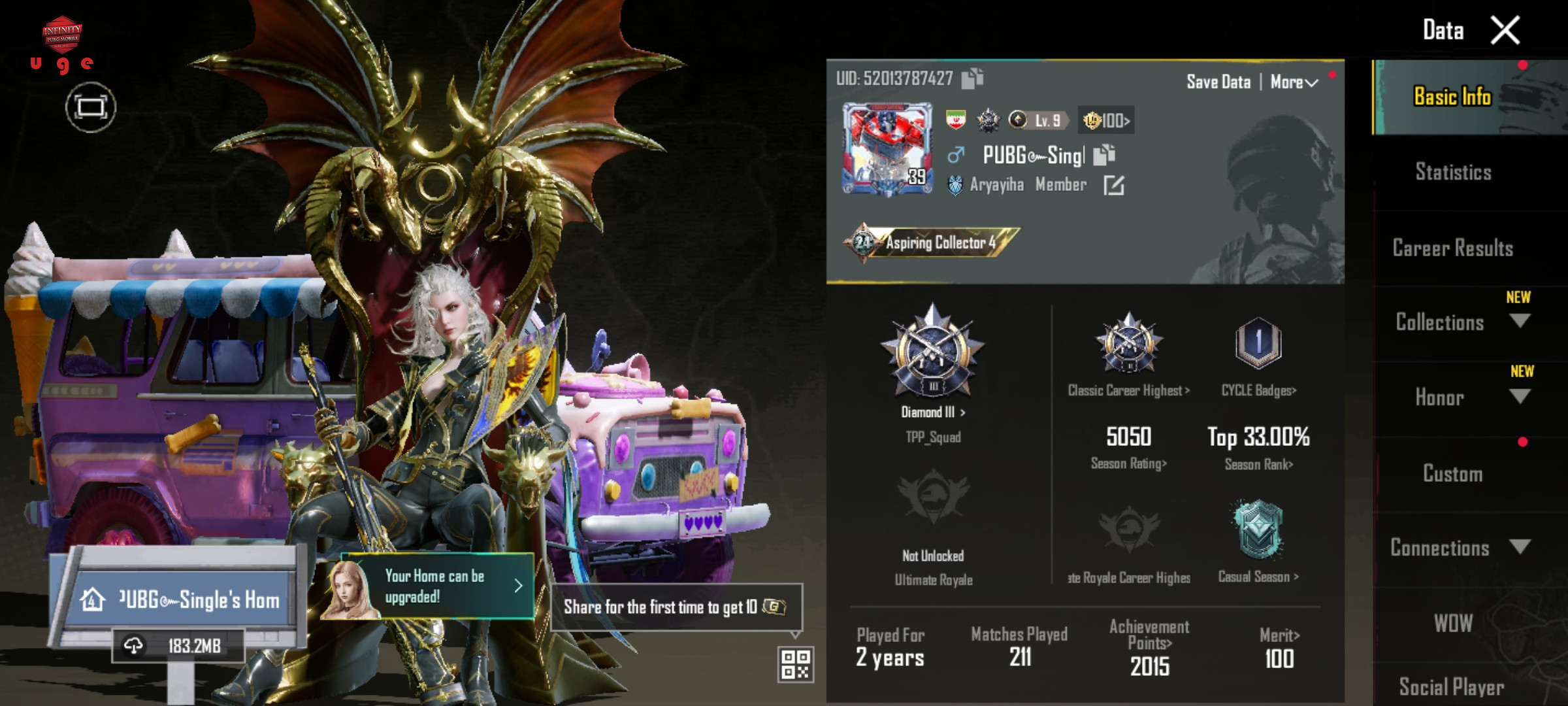Click Save Data

1218,82
